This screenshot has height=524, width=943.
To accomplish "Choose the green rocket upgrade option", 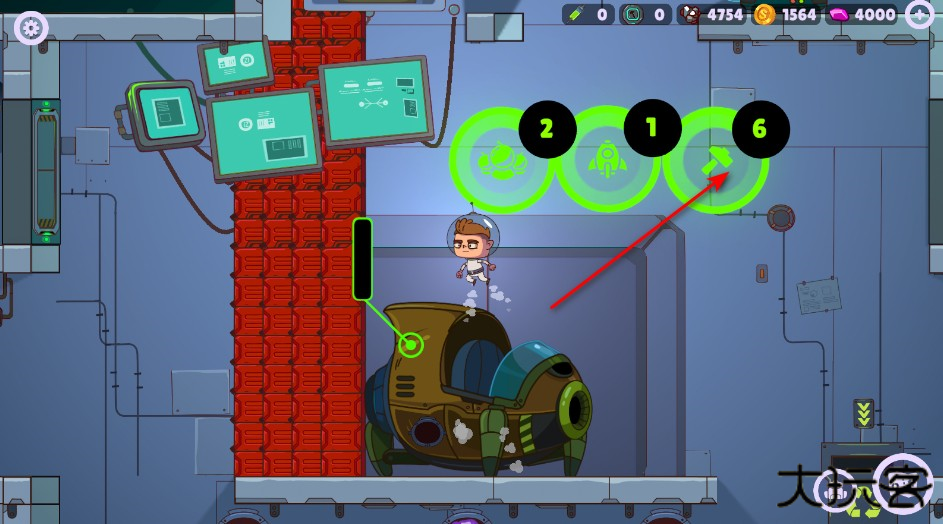I will (607, 159).
